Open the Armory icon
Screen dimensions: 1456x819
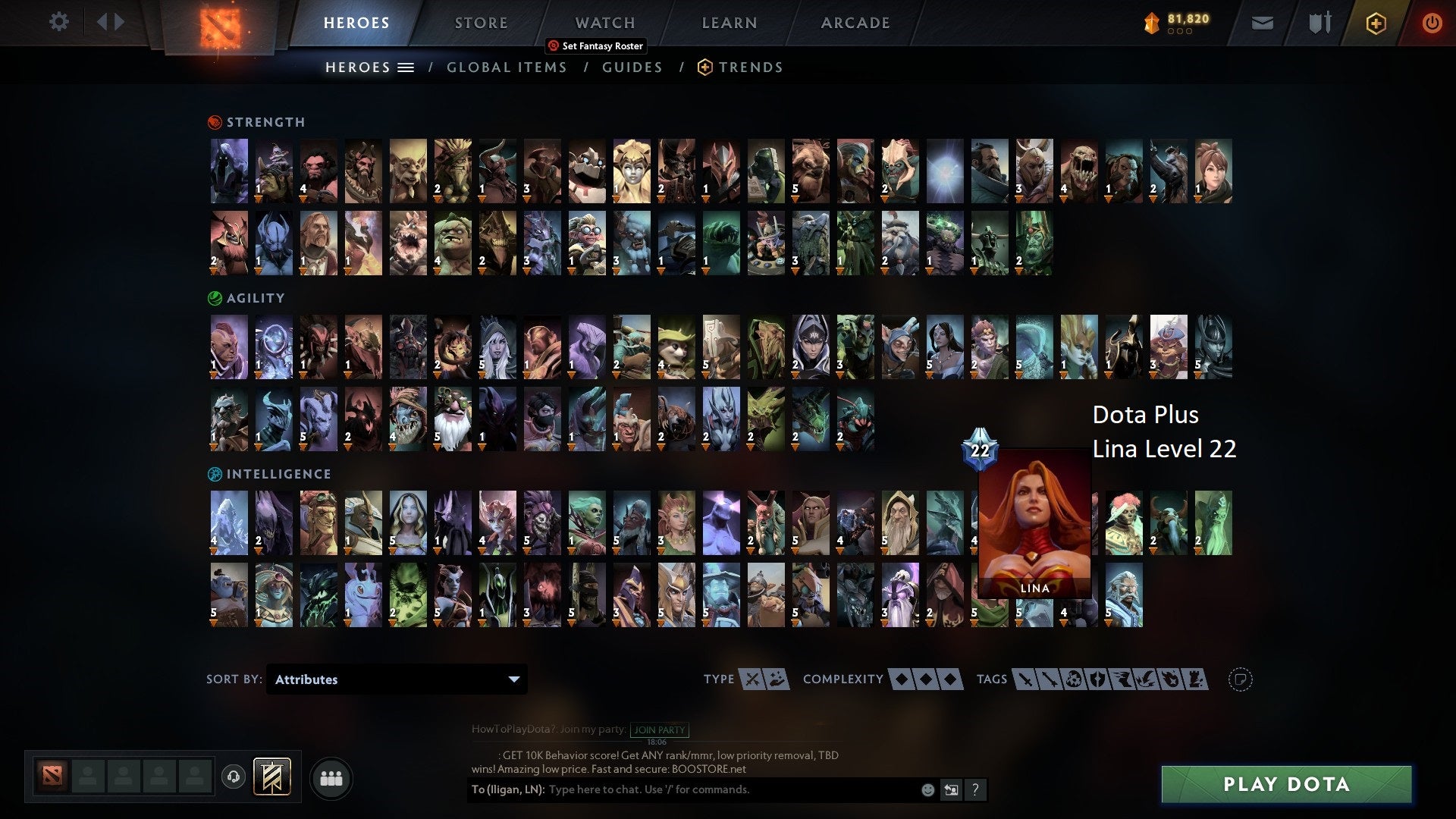click(1319, 23)
